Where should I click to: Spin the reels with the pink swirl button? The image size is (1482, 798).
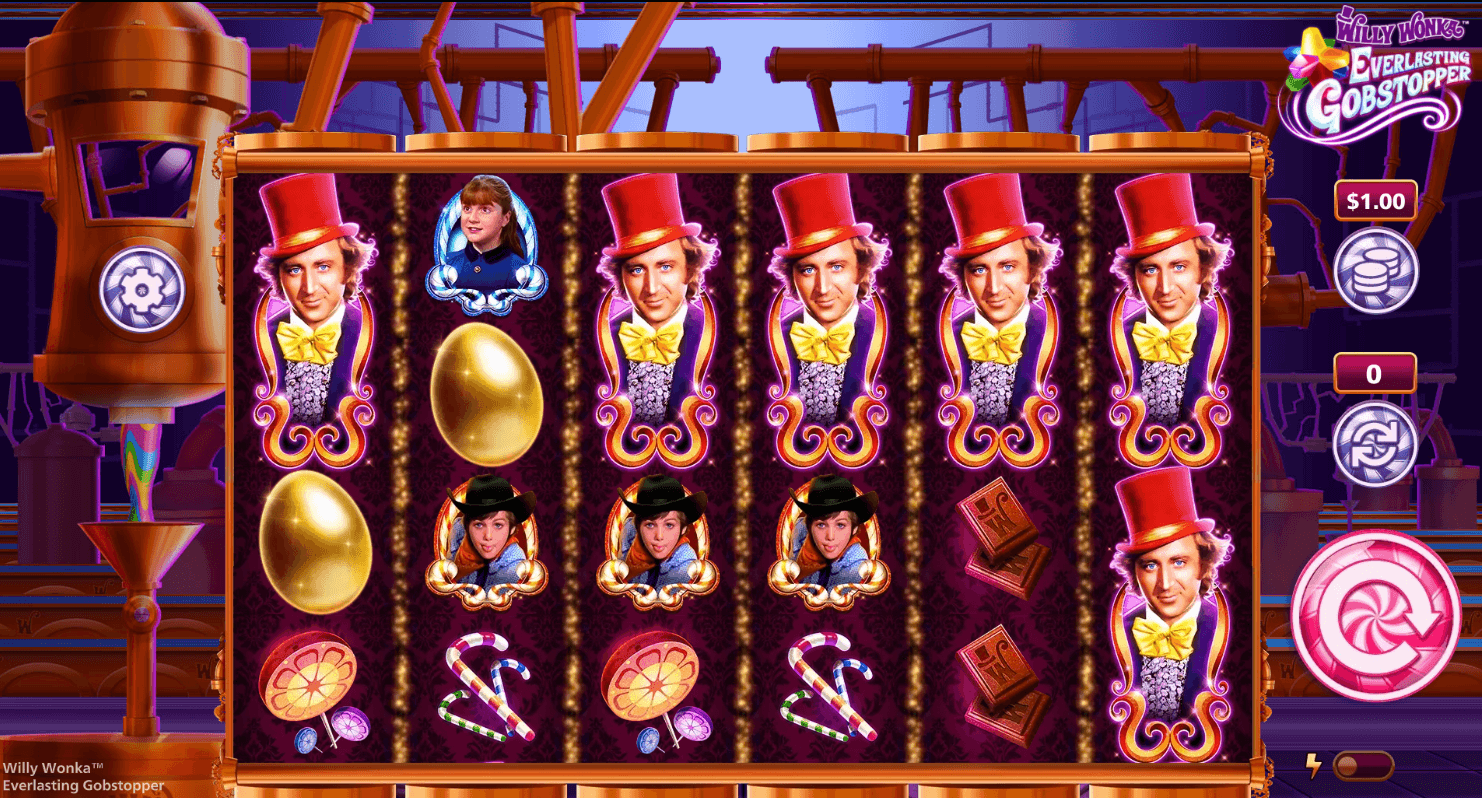(x=1375, y=614)
